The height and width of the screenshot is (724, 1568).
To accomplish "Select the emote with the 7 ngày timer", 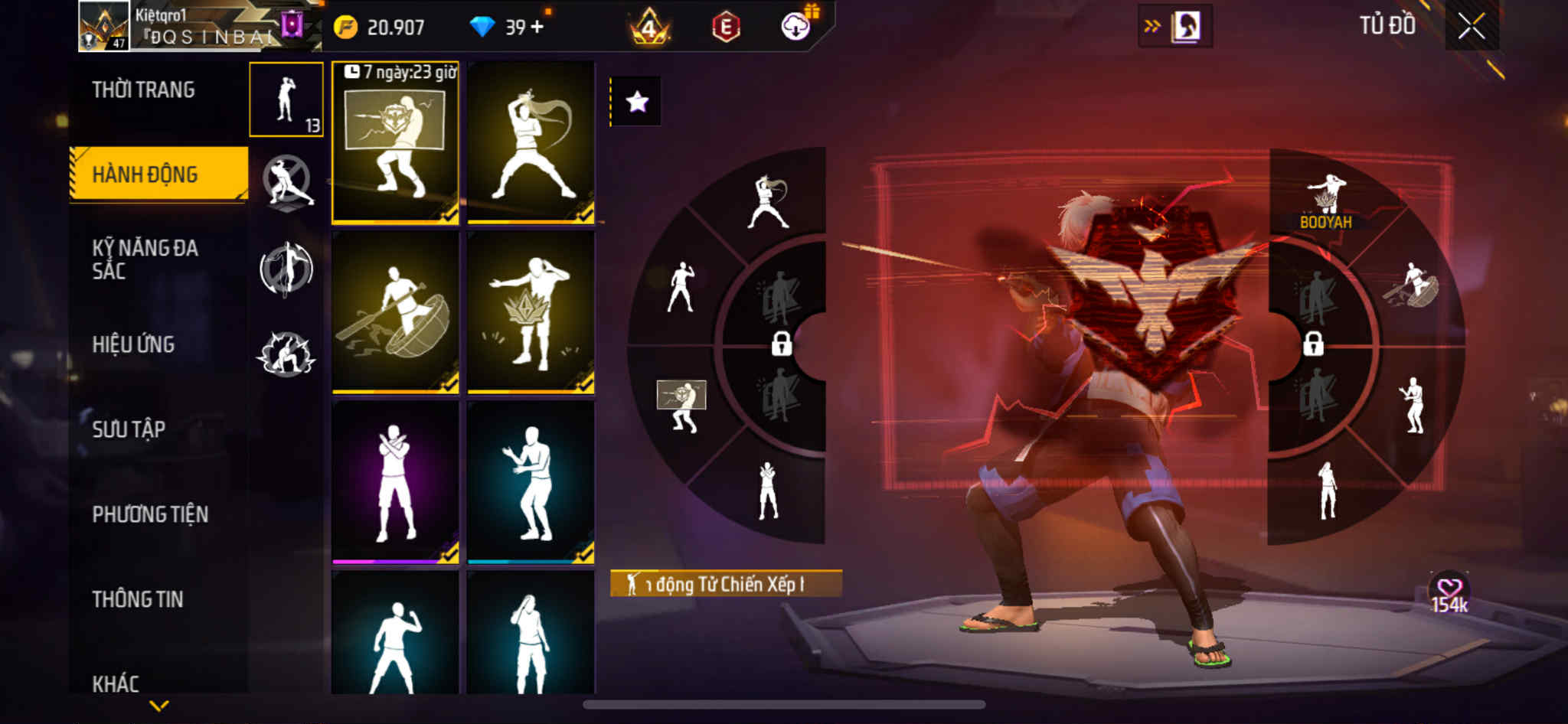I will (395, 143).
